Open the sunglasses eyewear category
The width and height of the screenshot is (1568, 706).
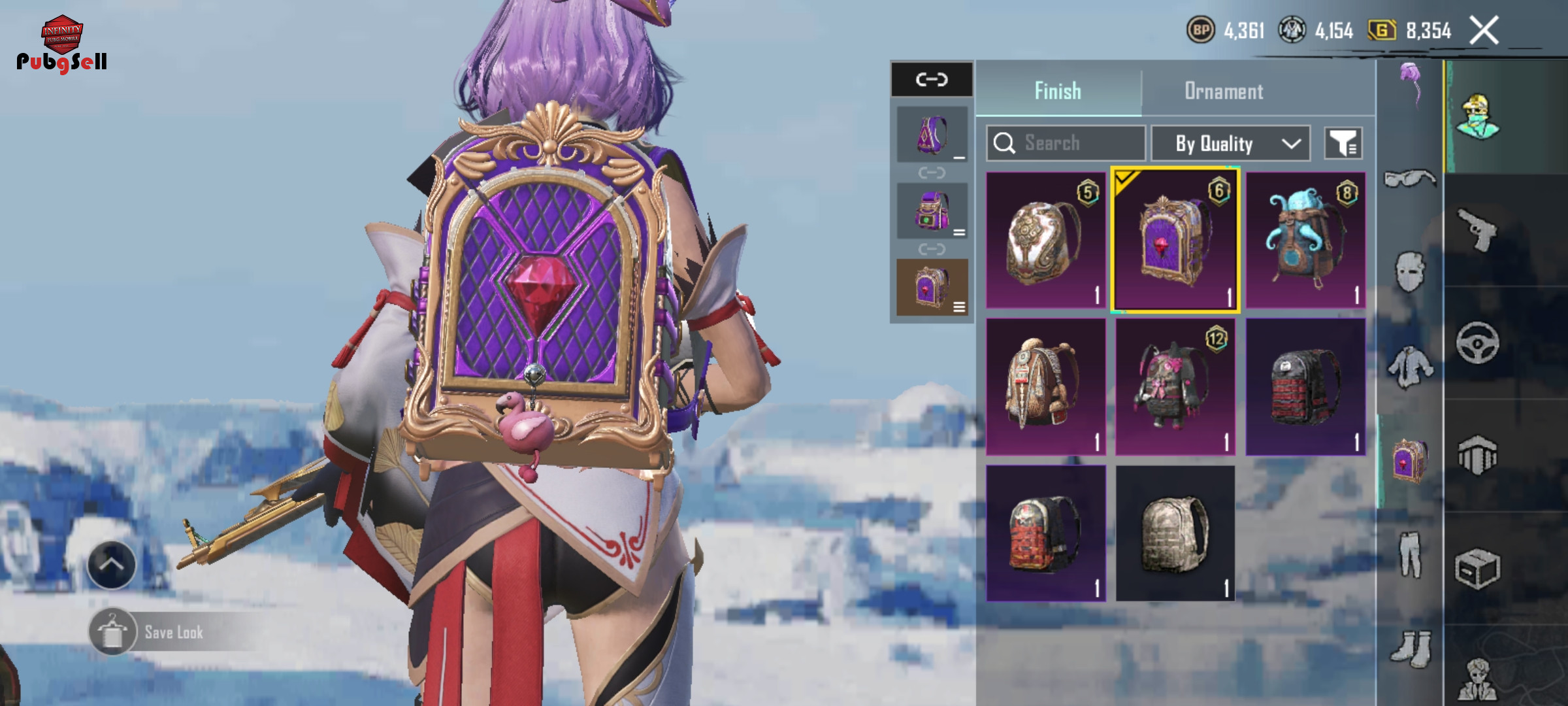coord(1409,178)
